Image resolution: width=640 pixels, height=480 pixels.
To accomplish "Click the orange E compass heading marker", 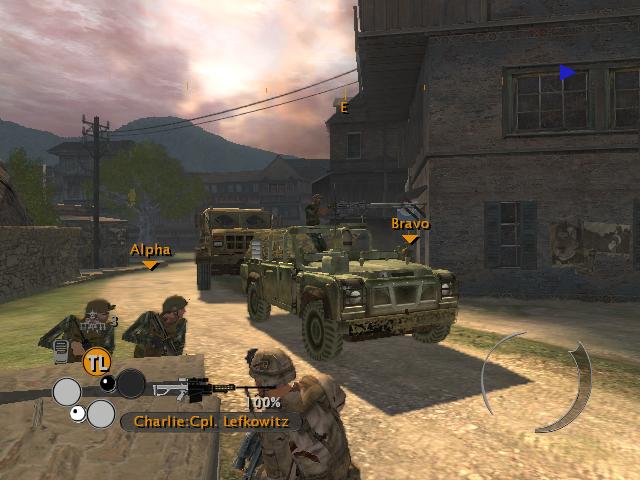I will coord(344,108).
